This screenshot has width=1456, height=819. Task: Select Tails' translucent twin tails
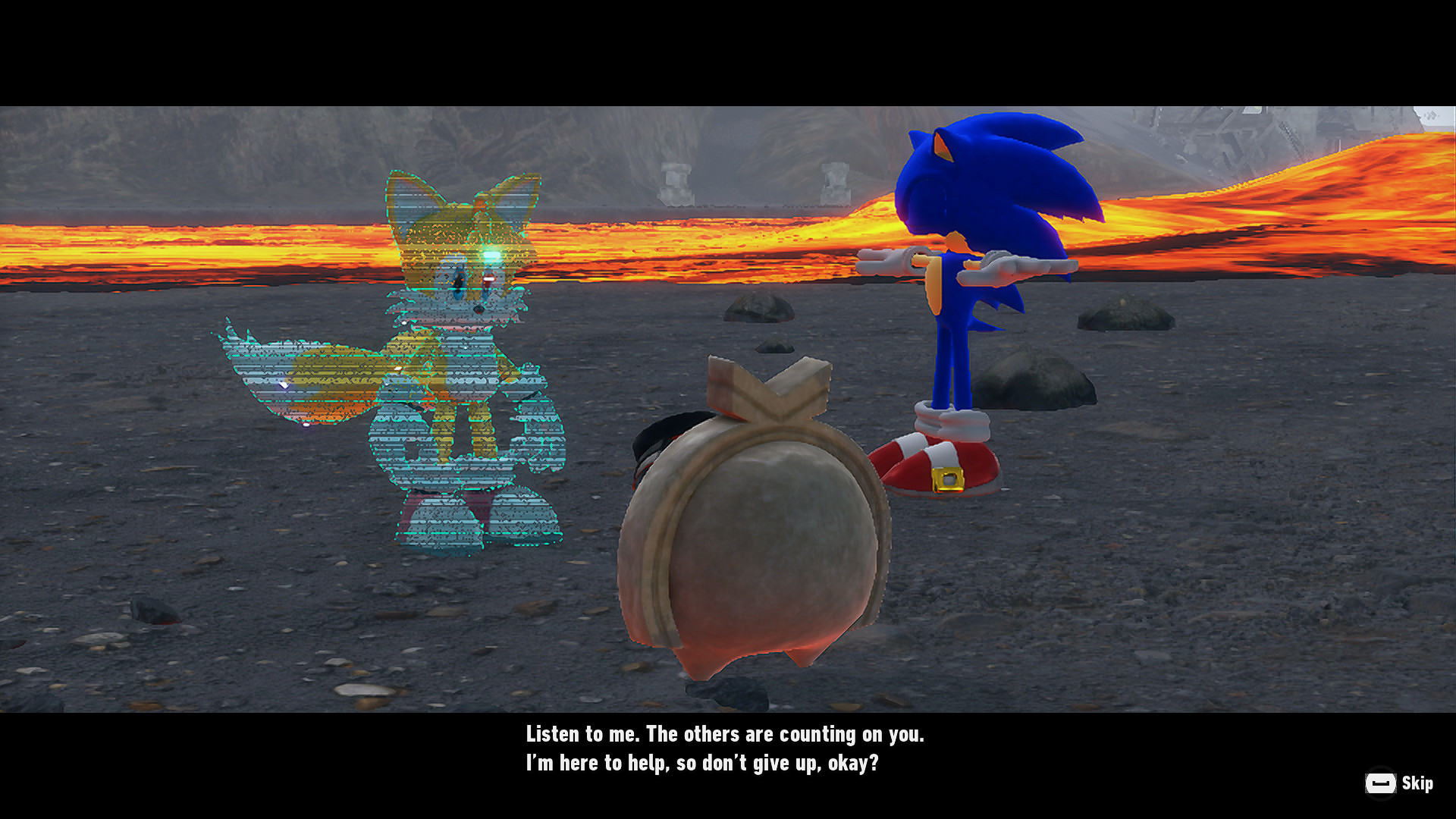click(x=303, y=379)
